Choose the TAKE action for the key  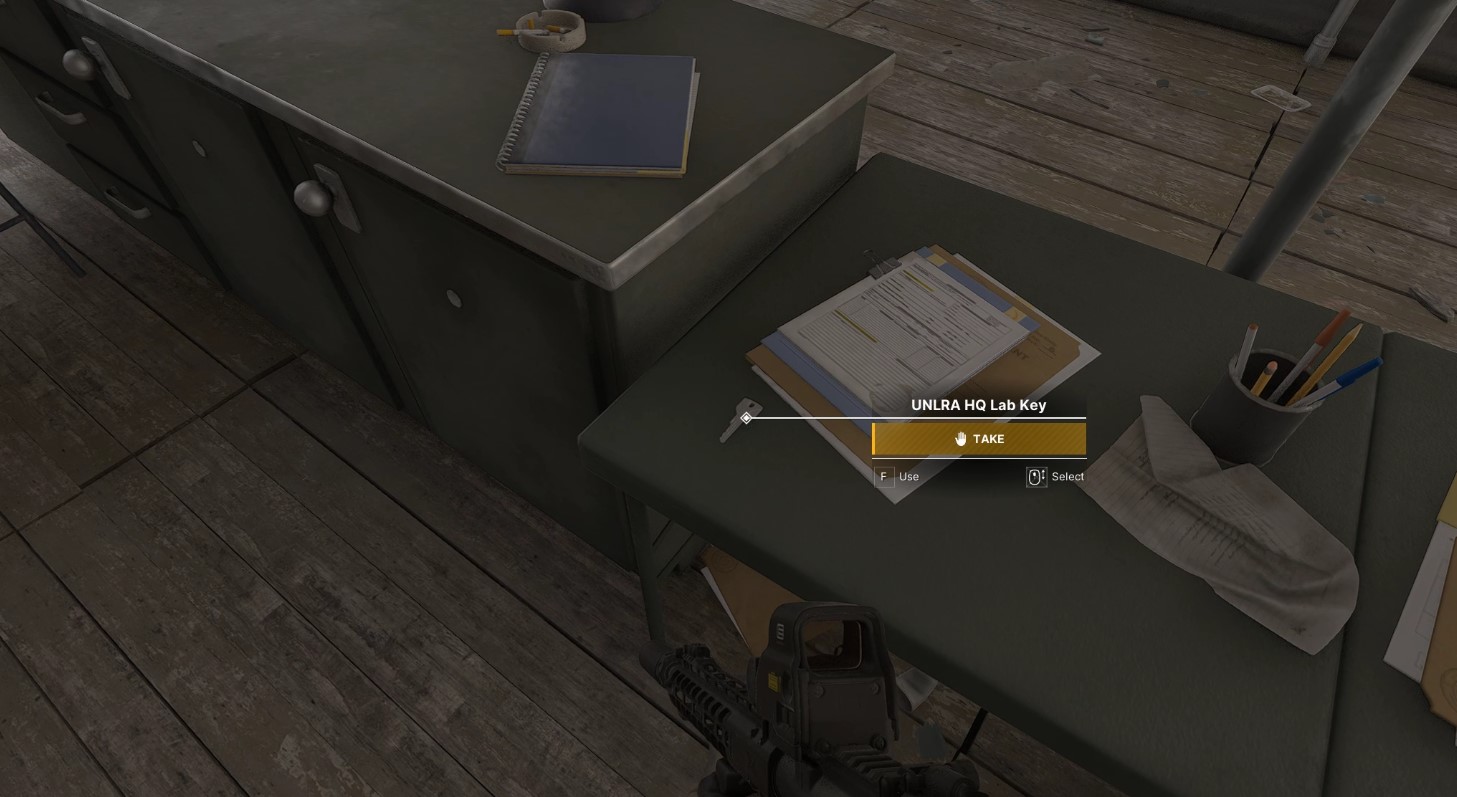[978, 439]
